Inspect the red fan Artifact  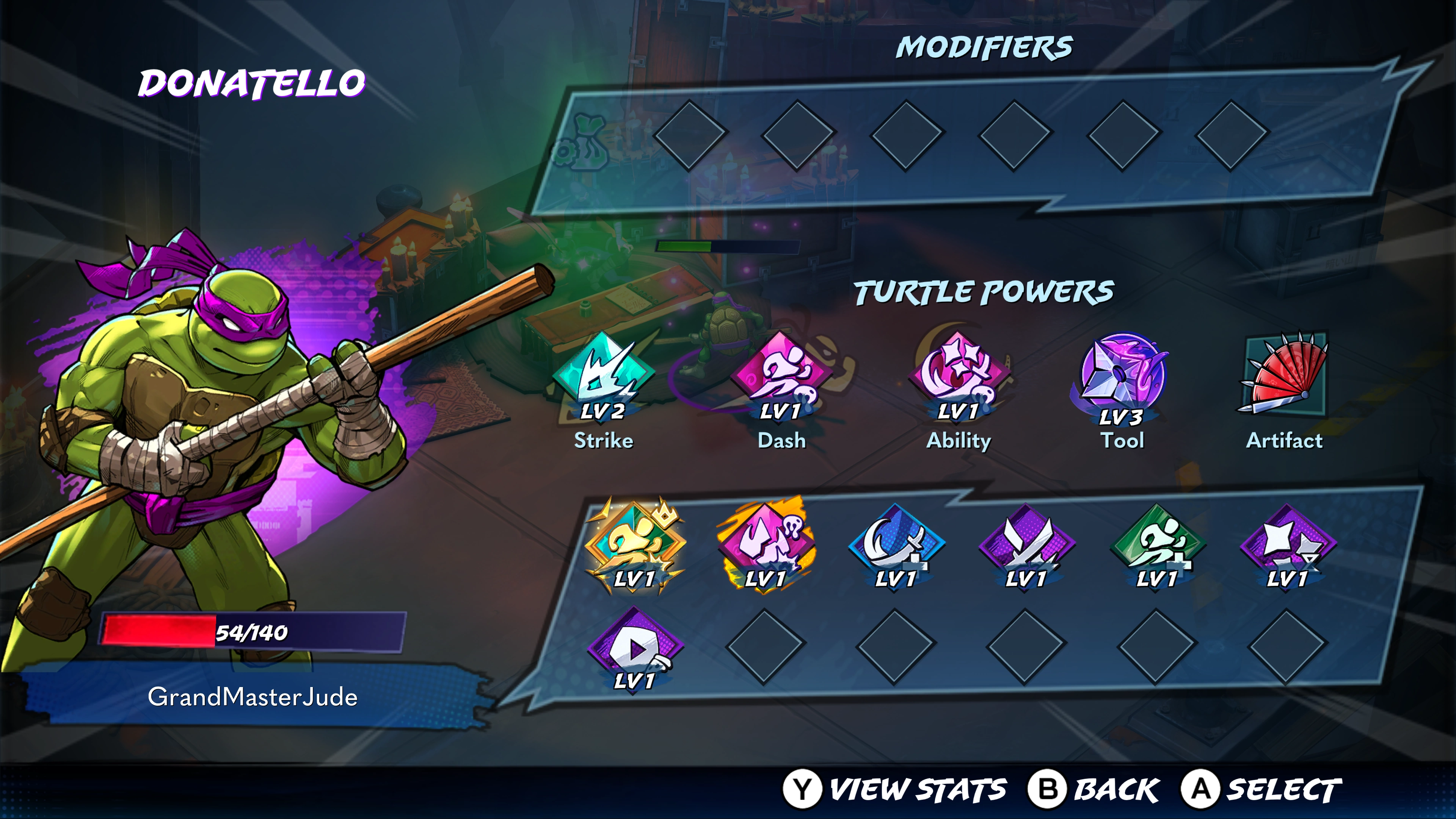click(x=1284, y=373)
